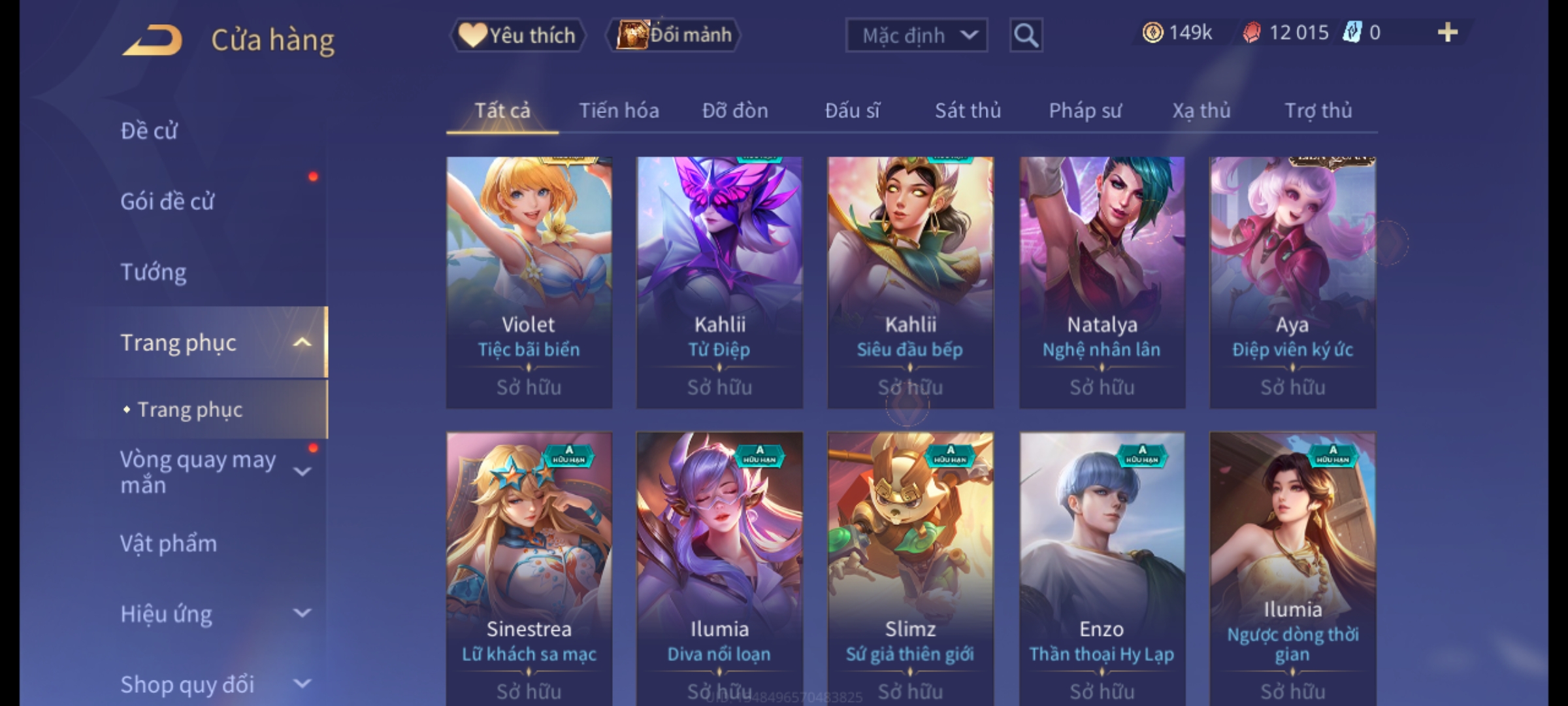Viewport: 1568px width, 706px height.
Task: Open the Đề cử menu entry
Action: click(x=149, y=131)
